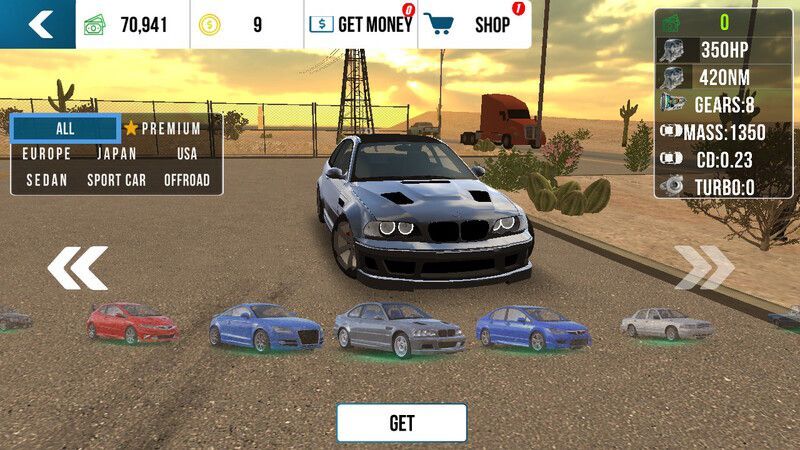Screen dimensions: 800x450
Task: Show only Europe cars
Action: click(x=47, y=154)
